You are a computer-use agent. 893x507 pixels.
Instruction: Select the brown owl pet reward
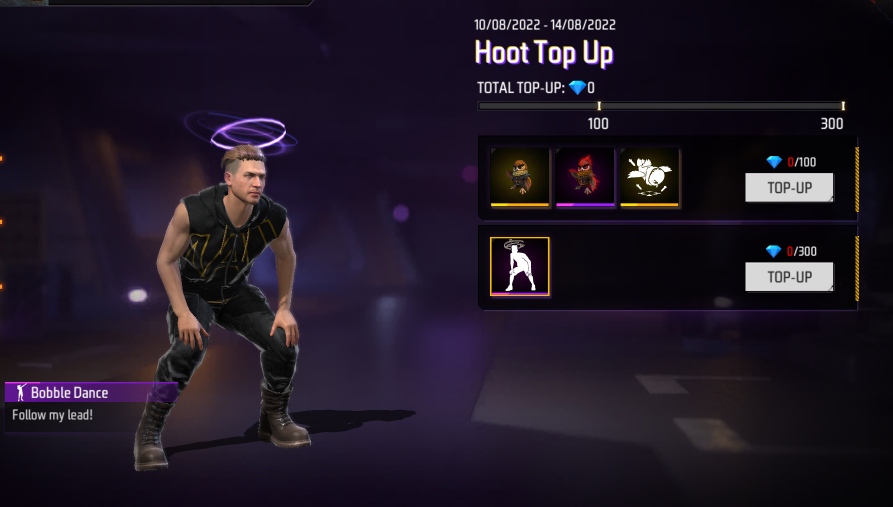(520, 177)
